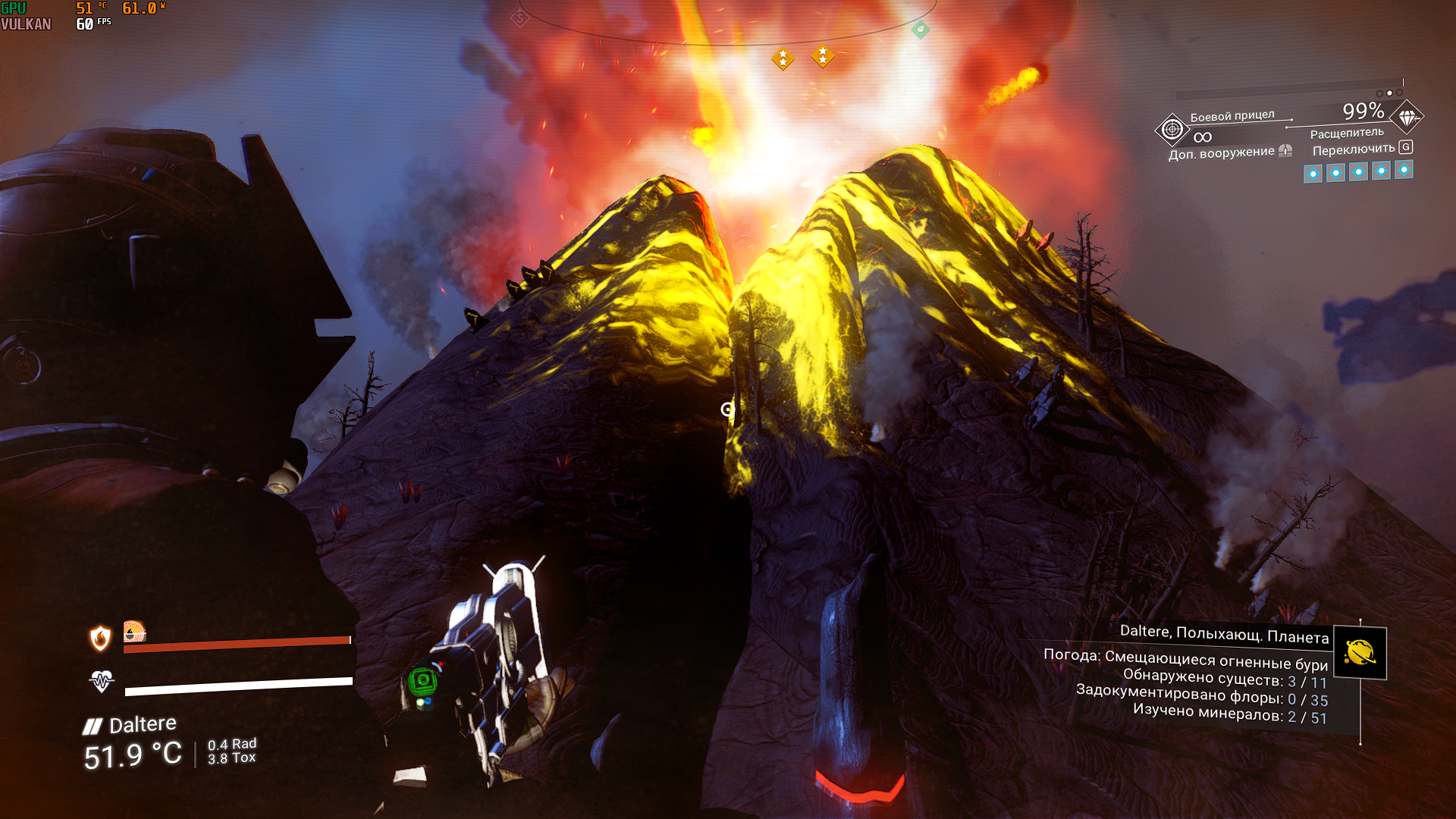The height and width of the screenshot is (819, 1456).
Task: Click the orange heat hazard status icon
Action: (134, 631)
